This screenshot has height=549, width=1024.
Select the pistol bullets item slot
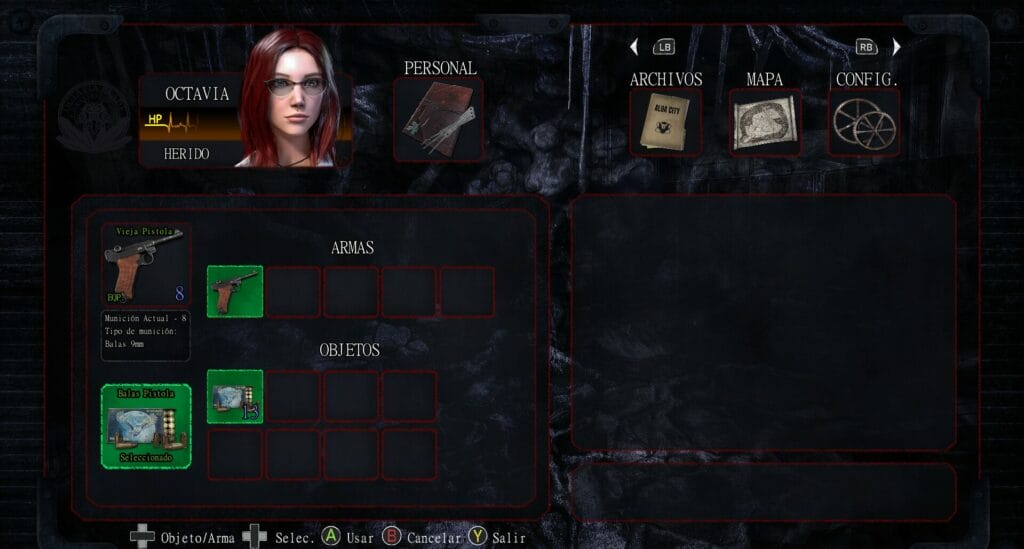point(235,396)
